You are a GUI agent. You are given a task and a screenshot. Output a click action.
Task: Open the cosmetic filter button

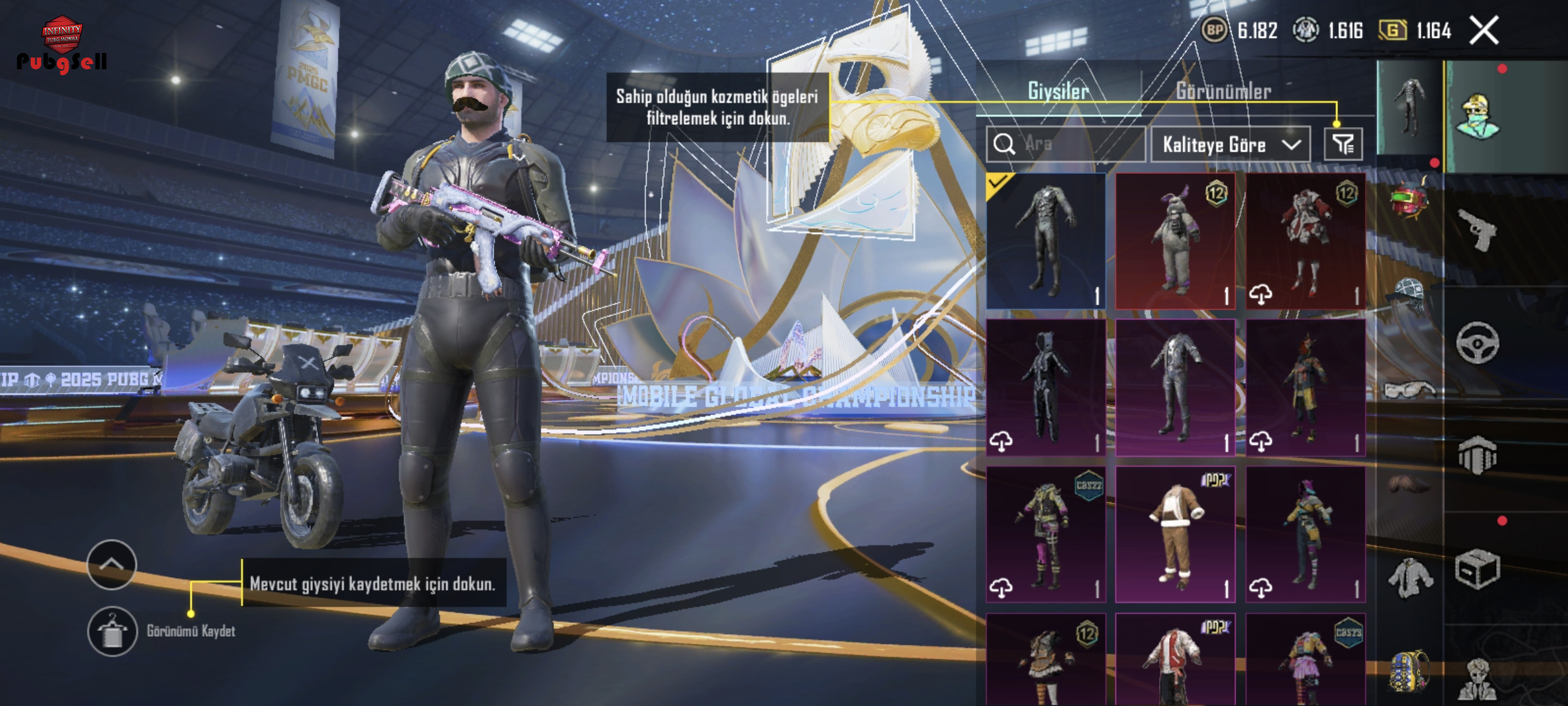[1343, 144]
